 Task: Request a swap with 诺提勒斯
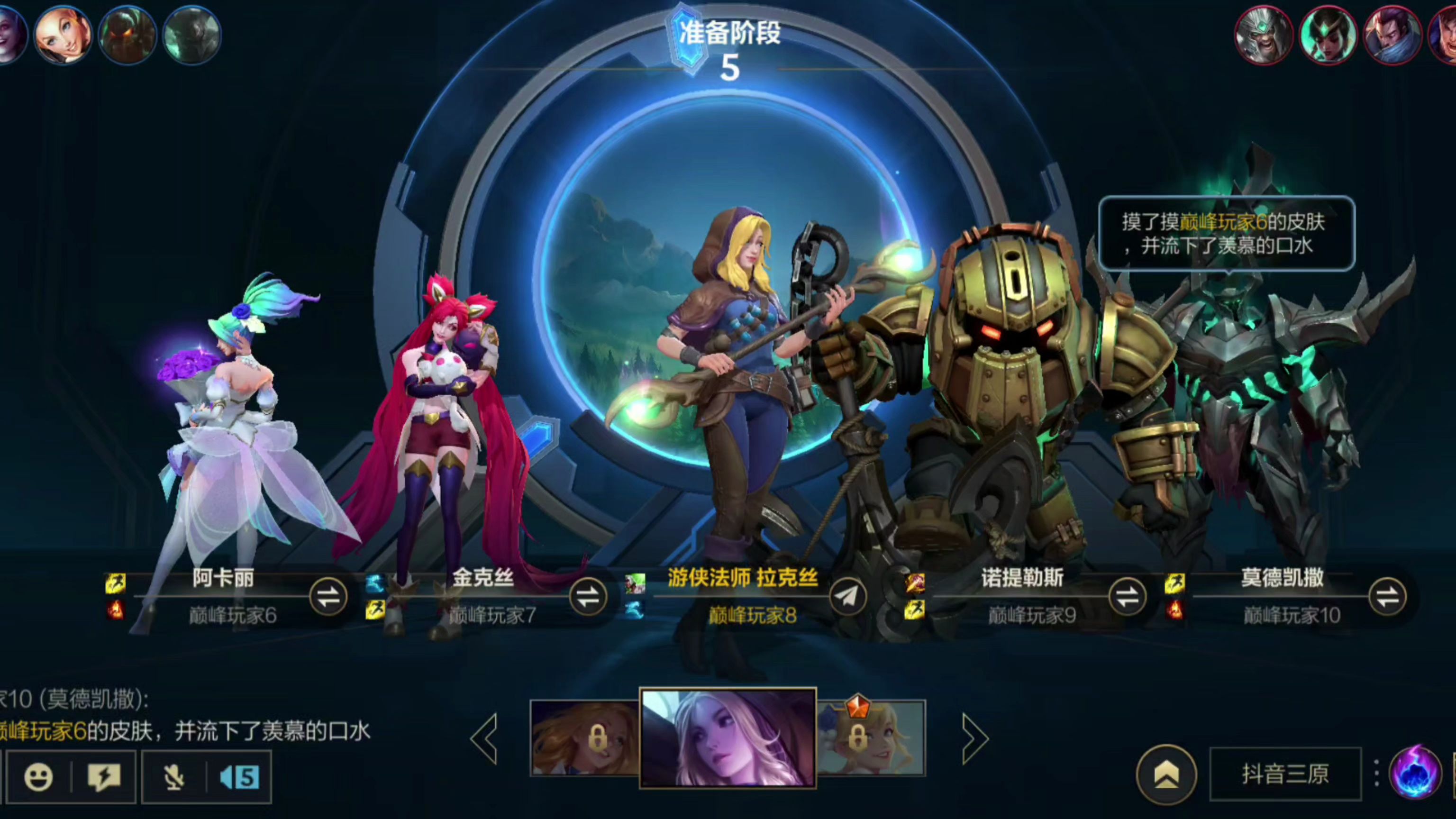1127,597
